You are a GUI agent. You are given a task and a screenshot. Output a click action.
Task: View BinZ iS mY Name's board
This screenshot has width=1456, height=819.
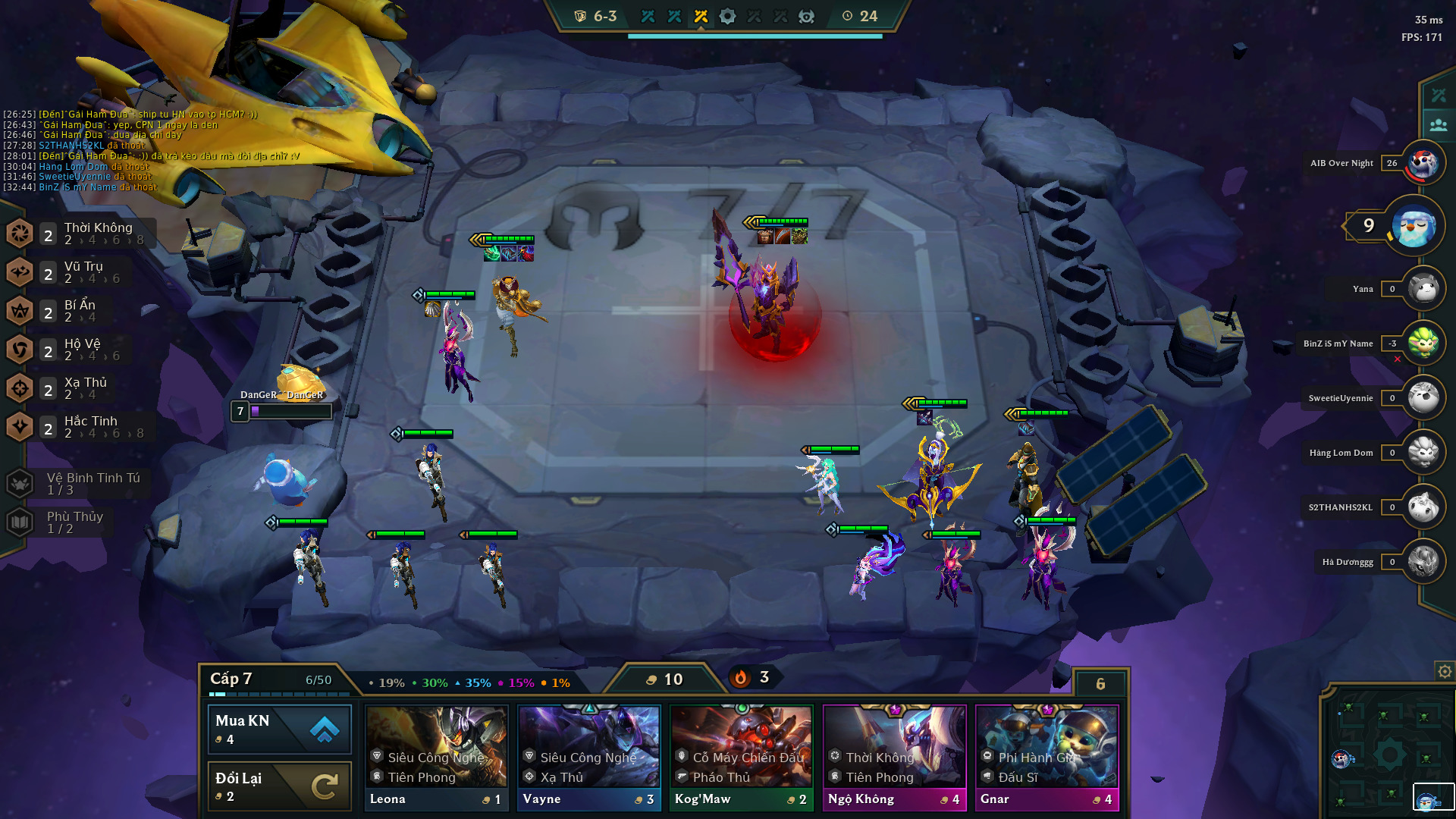pyautogui.click(x=1423, y=344)
